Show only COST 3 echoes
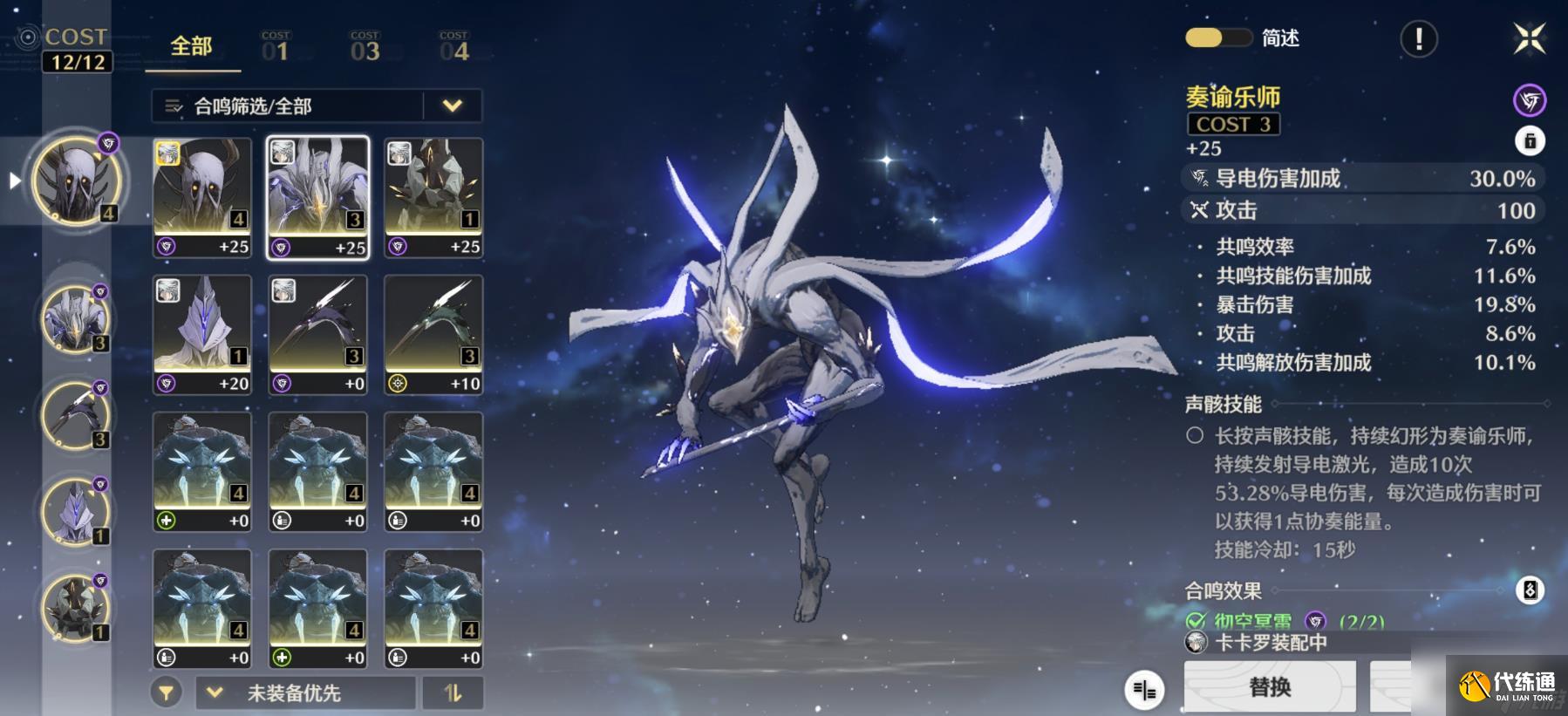1568x716 pixels. pos(365,47)
